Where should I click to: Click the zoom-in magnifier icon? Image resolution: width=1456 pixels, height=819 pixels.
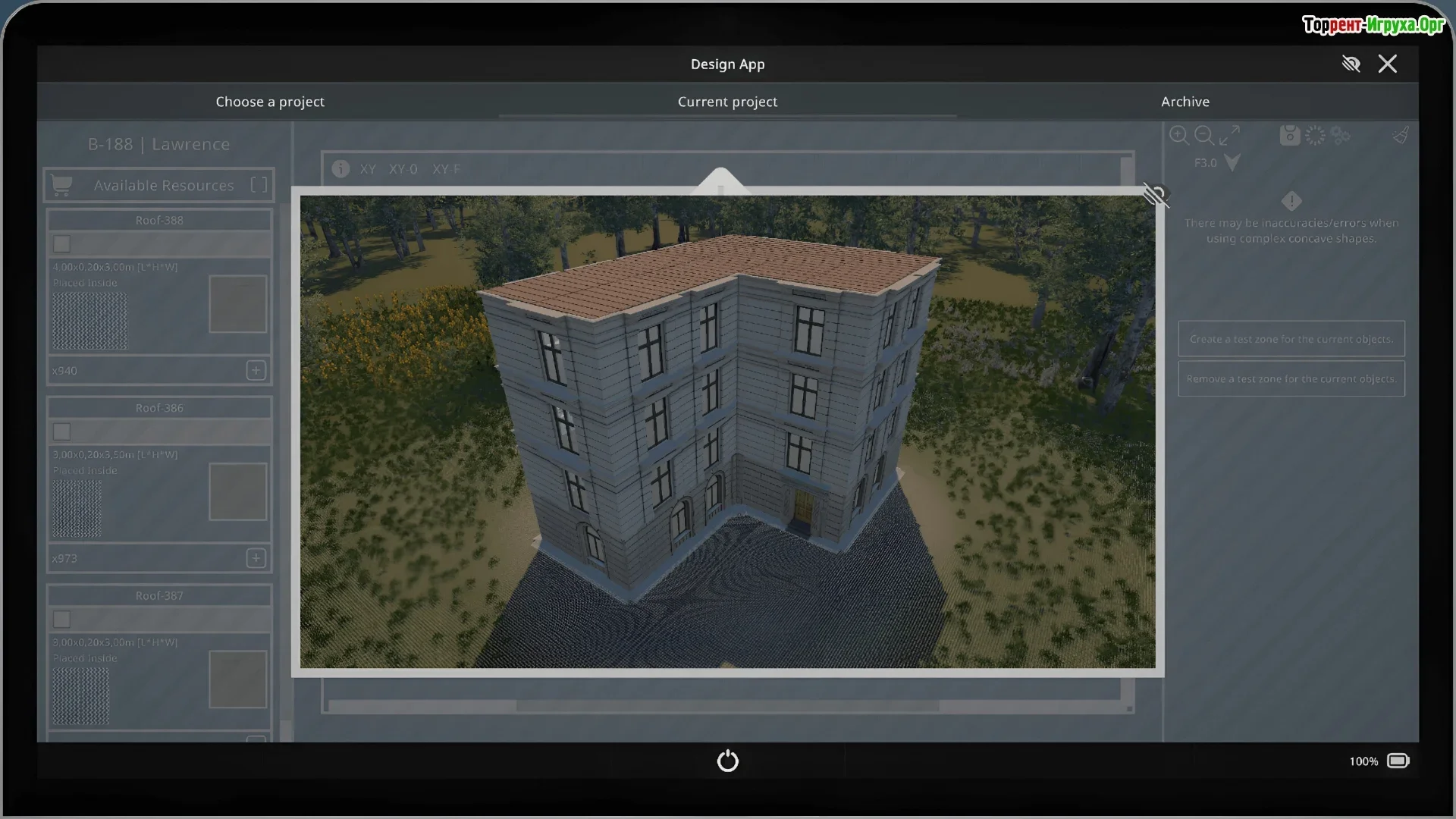tap(1178, 136)
